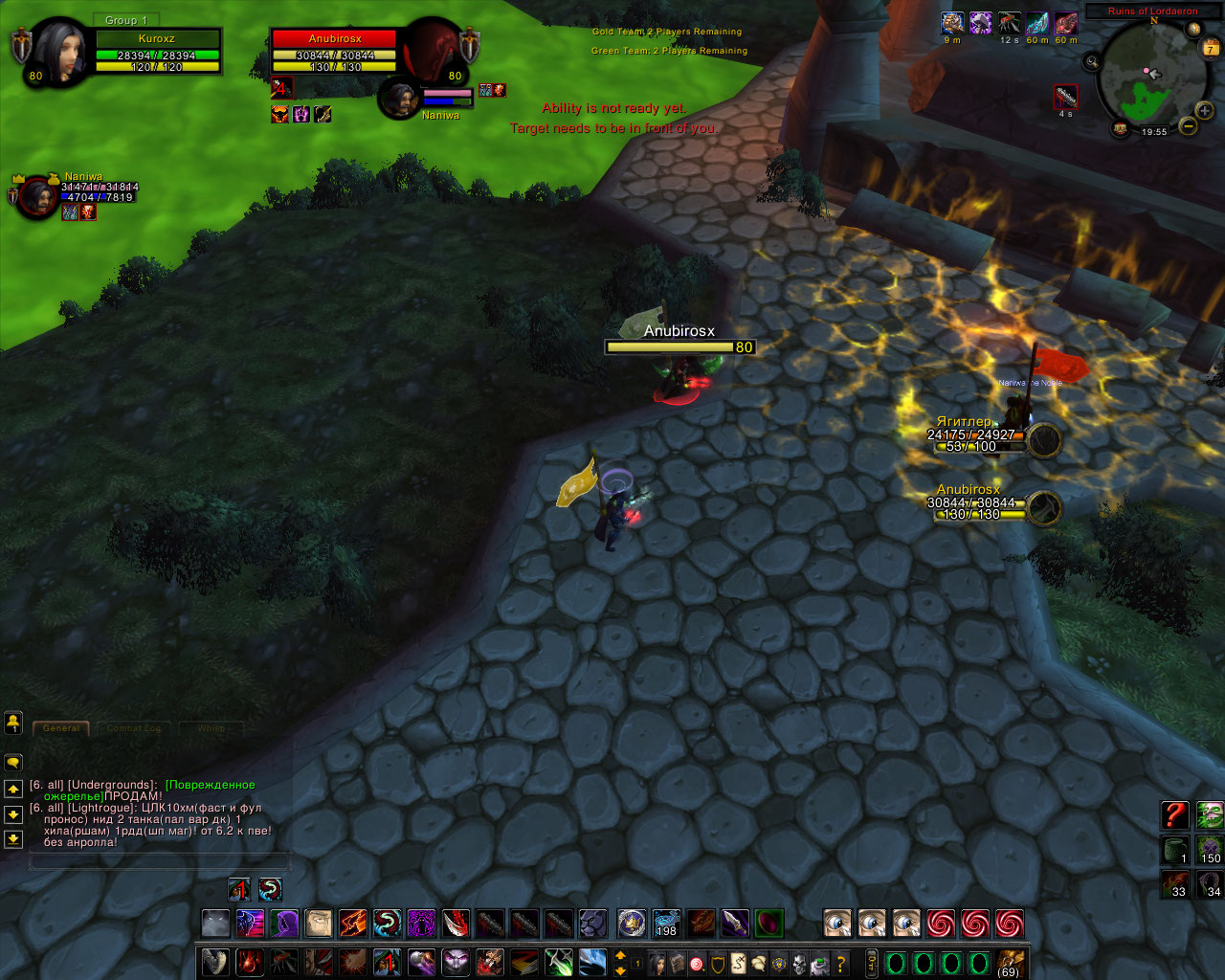This screenshot has height=980, width=1225.
Task: Use the item with 198 charges
Action: pyautogui.click(x=665, y=924)
